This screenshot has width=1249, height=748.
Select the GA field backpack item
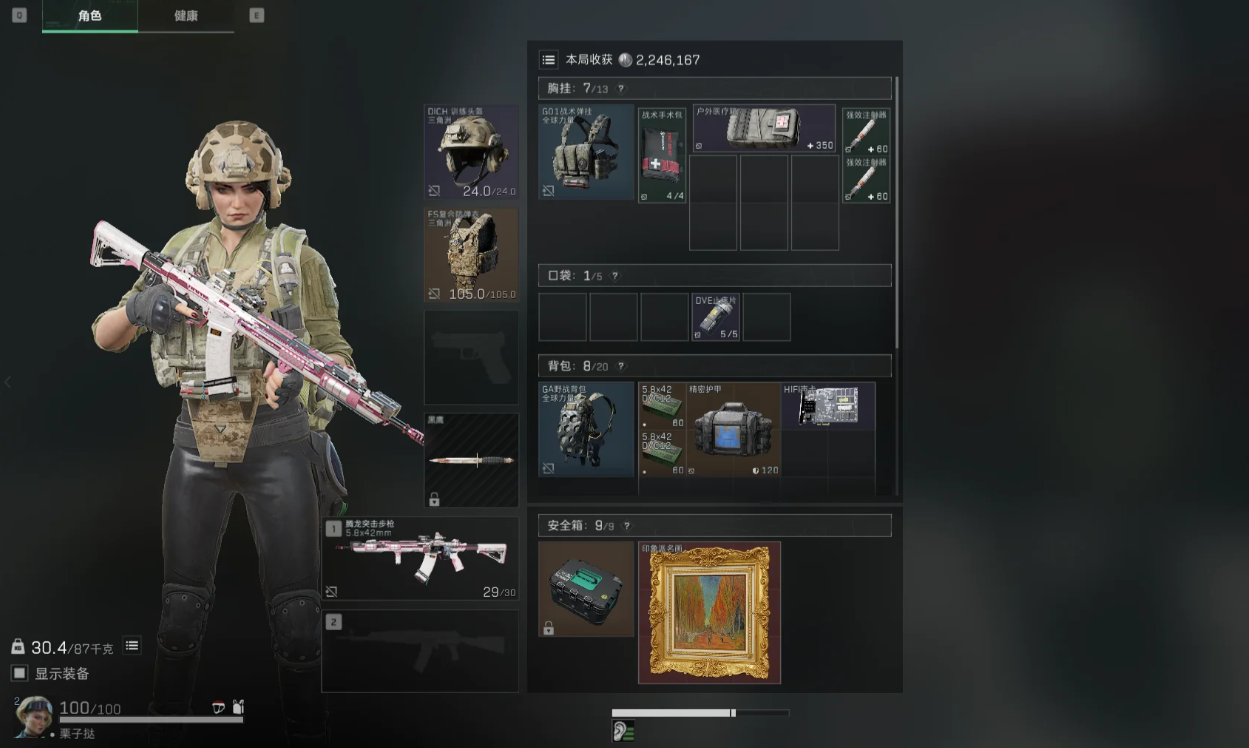586,429
